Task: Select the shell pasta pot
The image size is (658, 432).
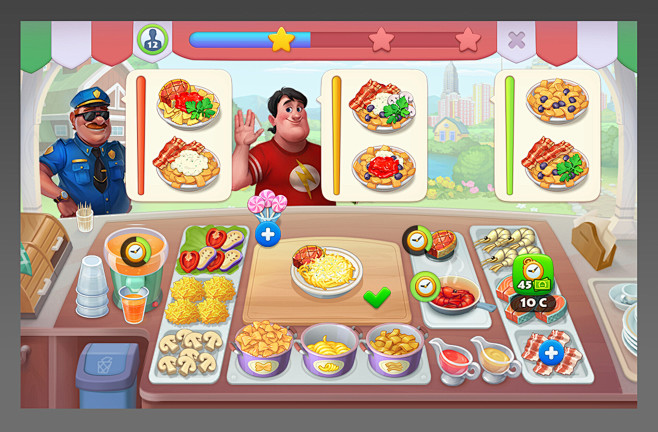Action: [x=394, y=349]
